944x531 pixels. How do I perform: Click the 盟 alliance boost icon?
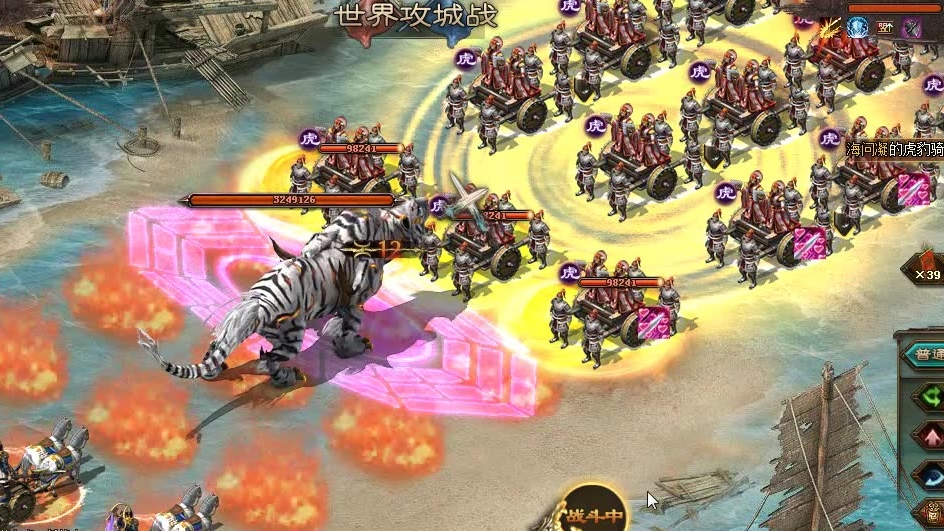(x=886, y=28)
